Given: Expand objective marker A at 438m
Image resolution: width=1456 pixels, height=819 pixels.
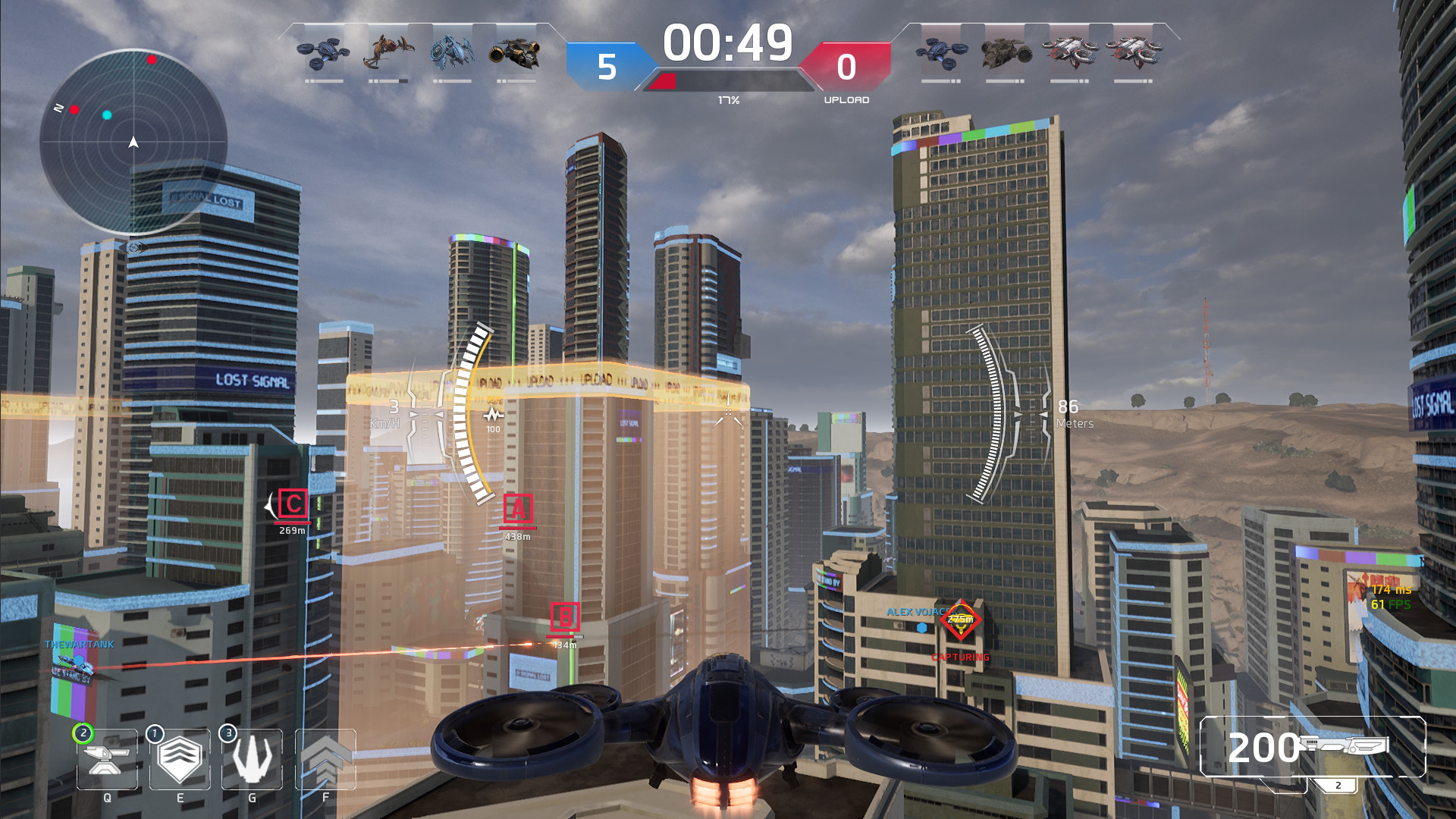Looking at the screenshot, I should 517,508.
